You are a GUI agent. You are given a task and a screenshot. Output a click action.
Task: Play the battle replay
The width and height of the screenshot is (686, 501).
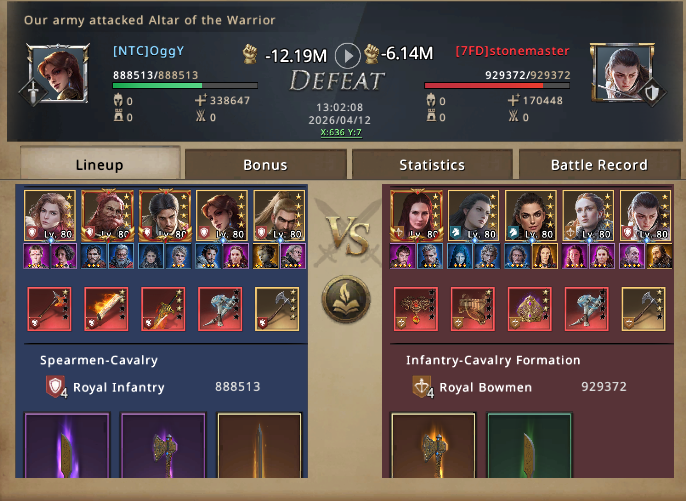tap(346, 54)
